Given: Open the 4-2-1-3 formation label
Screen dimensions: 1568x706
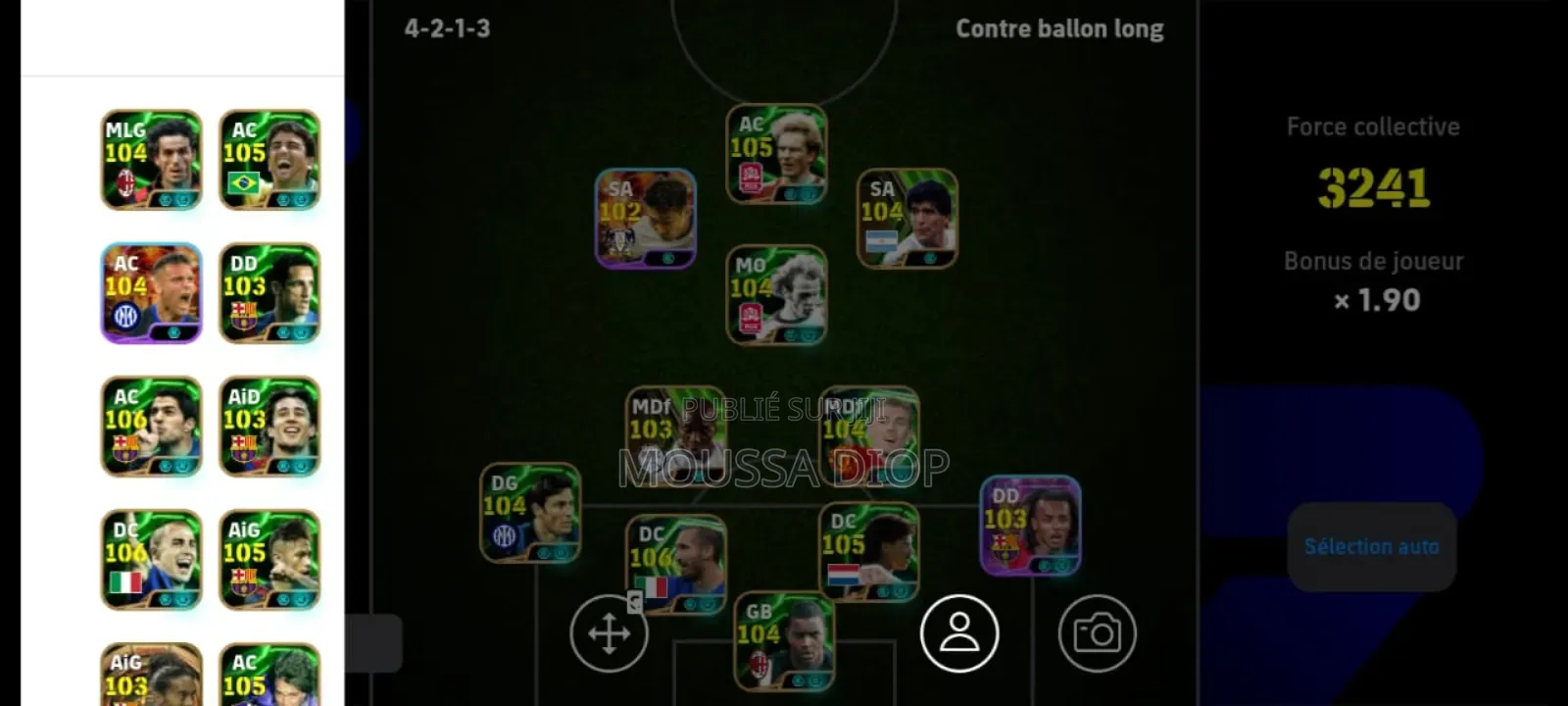Looking at the screenshot, I should [x=446, y=28].
